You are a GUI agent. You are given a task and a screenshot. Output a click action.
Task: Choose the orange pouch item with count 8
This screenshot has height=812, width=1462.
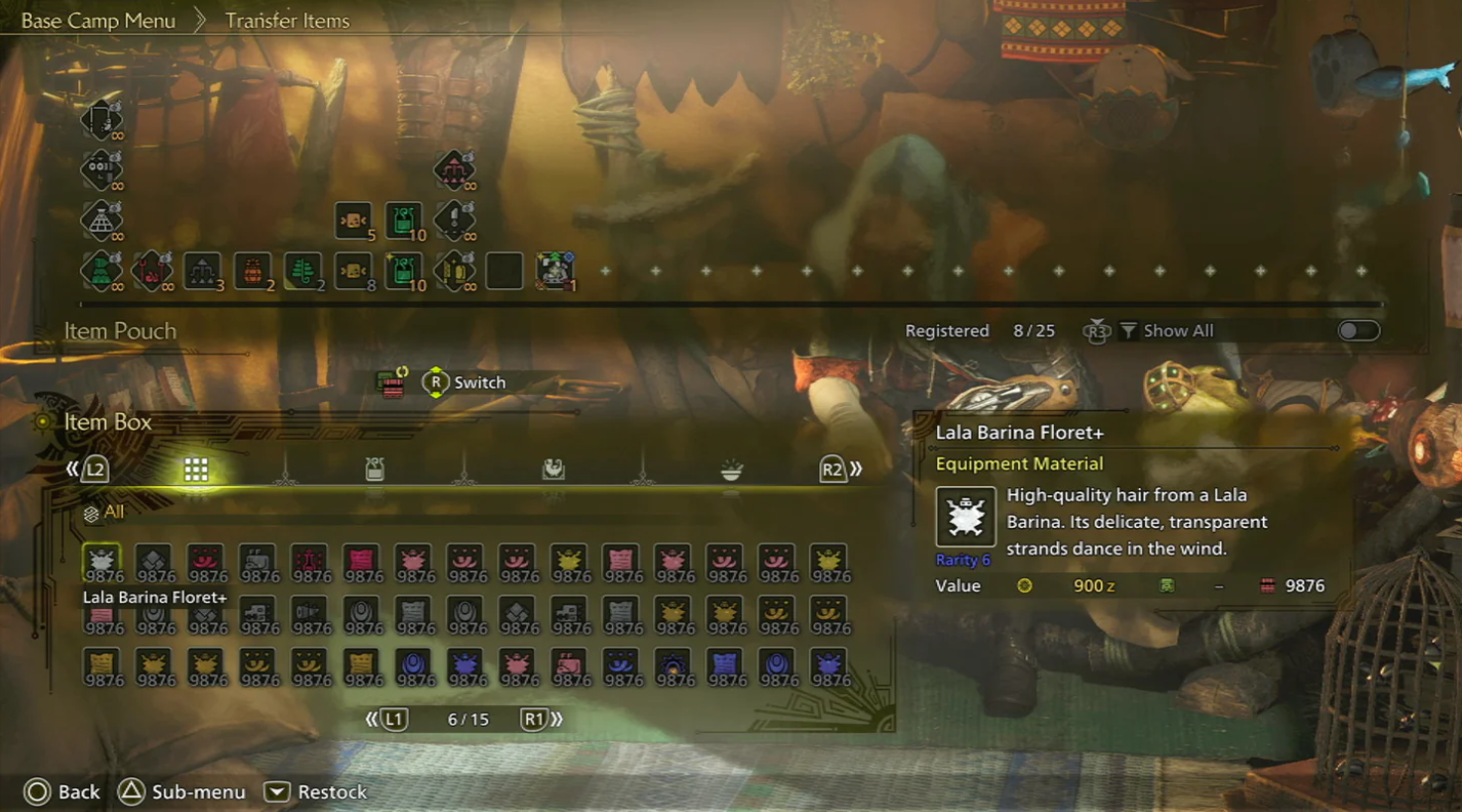pyautogui.click(x=354, y=270)
